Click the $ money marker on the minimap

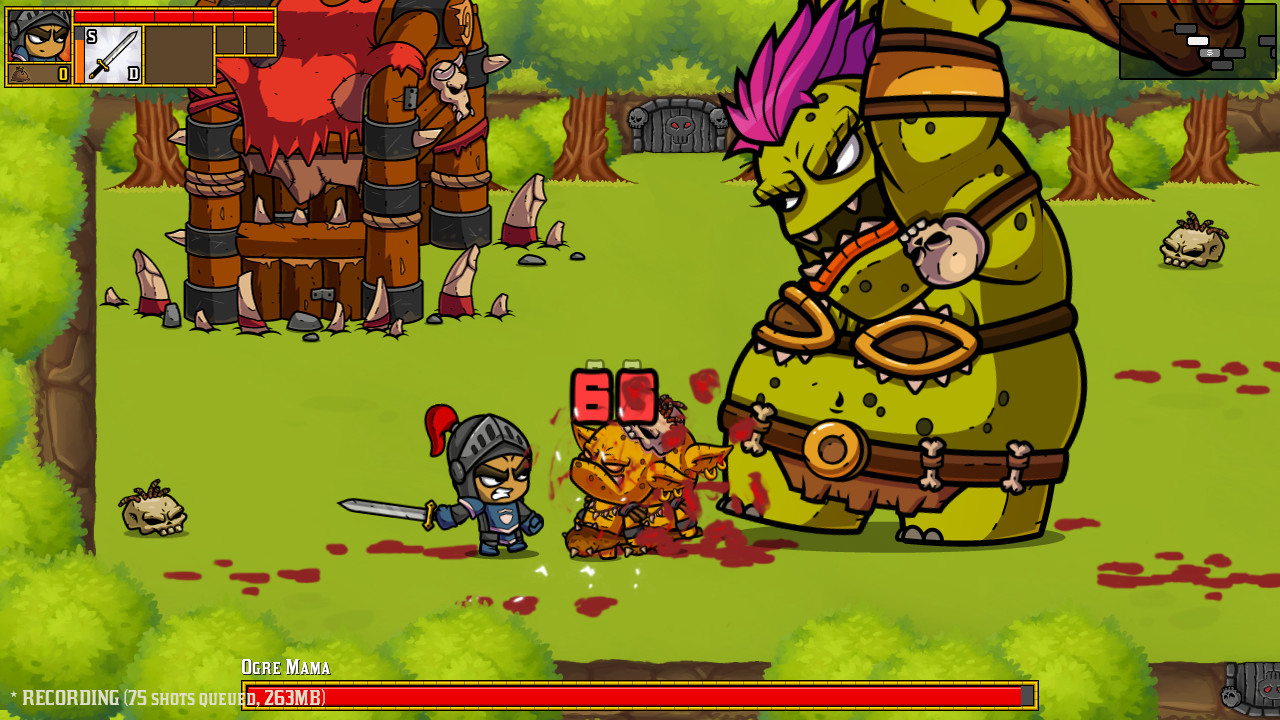(1210, 53)
